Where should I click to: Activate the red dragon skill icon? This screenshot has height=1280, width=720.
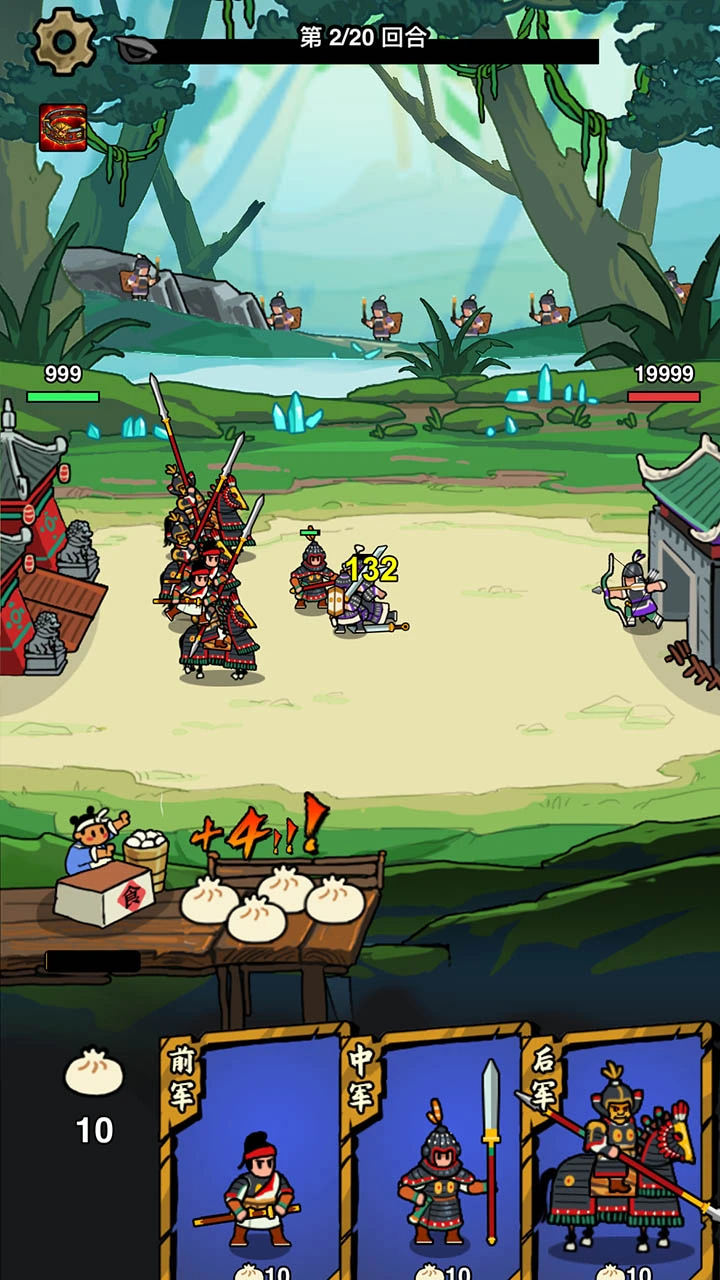(63, 128)
